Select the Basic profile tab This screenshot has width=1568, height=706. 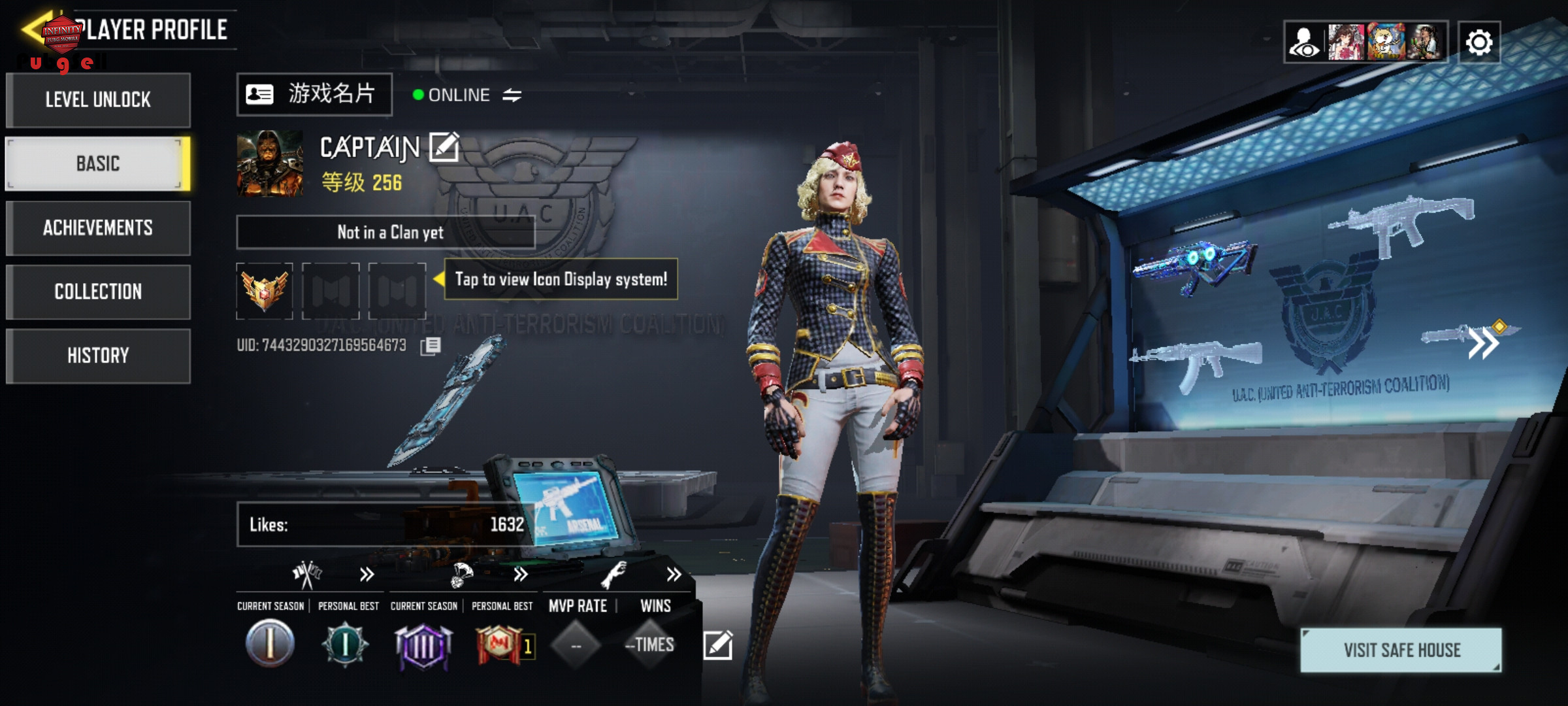pyautogui.click(x=98, y=163)
